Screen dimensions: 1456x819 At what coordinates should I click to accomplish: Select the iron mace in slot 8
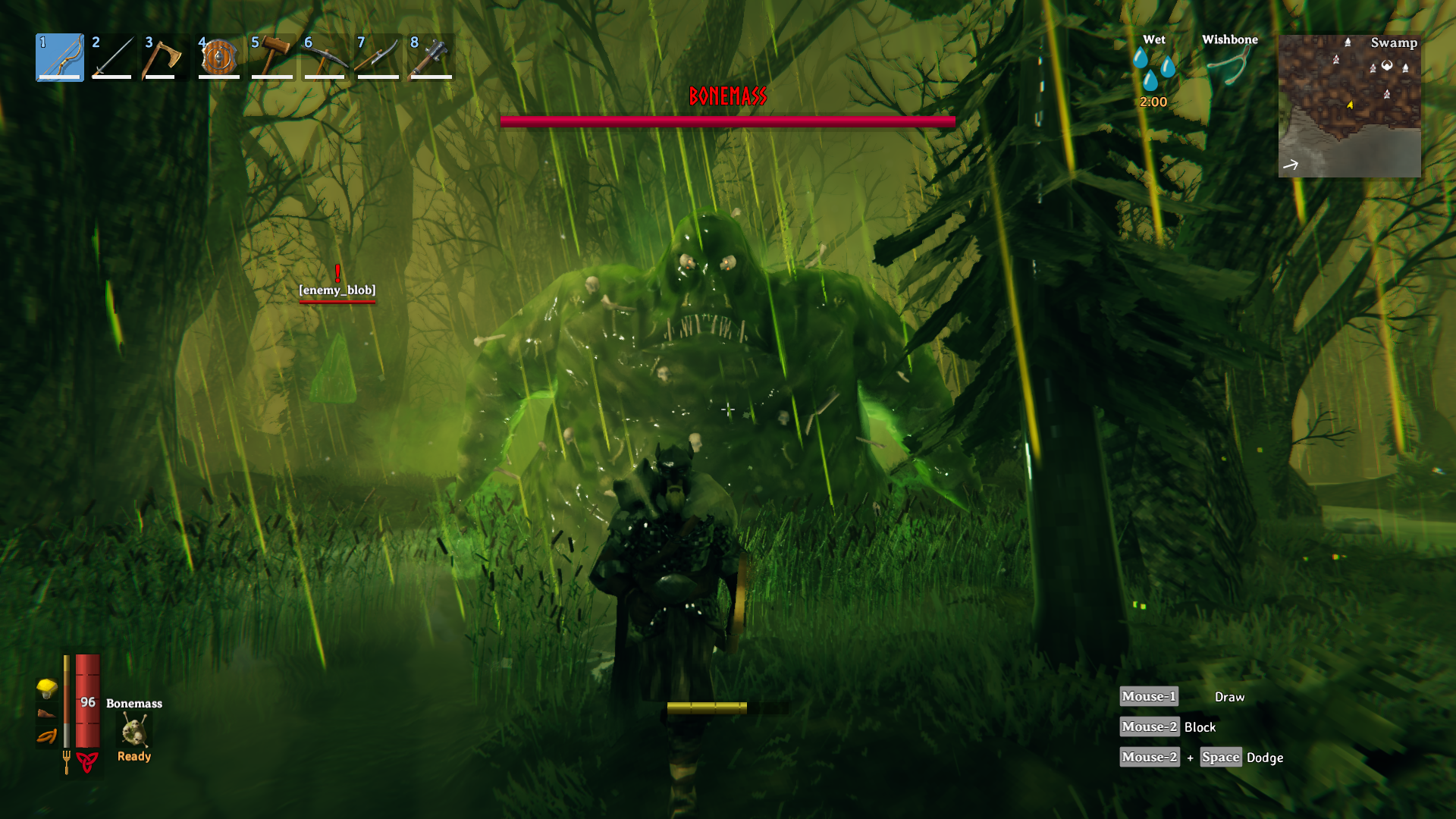431,57
